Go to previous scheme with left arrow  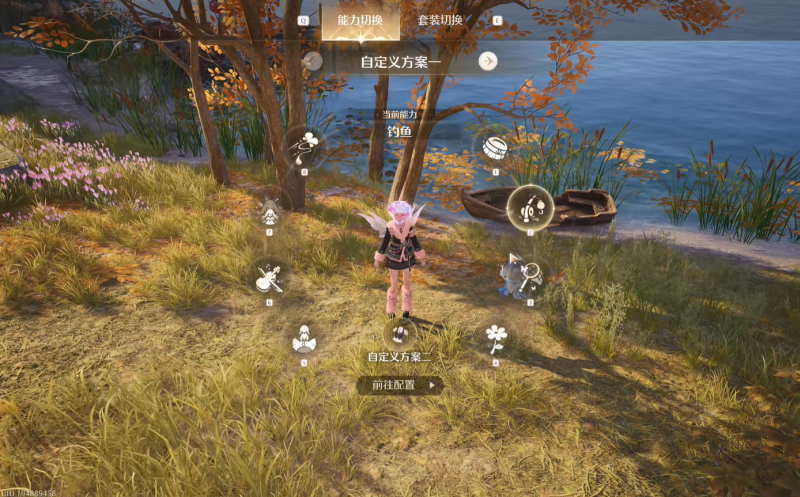pyautogui.click(x=313, y=61)
